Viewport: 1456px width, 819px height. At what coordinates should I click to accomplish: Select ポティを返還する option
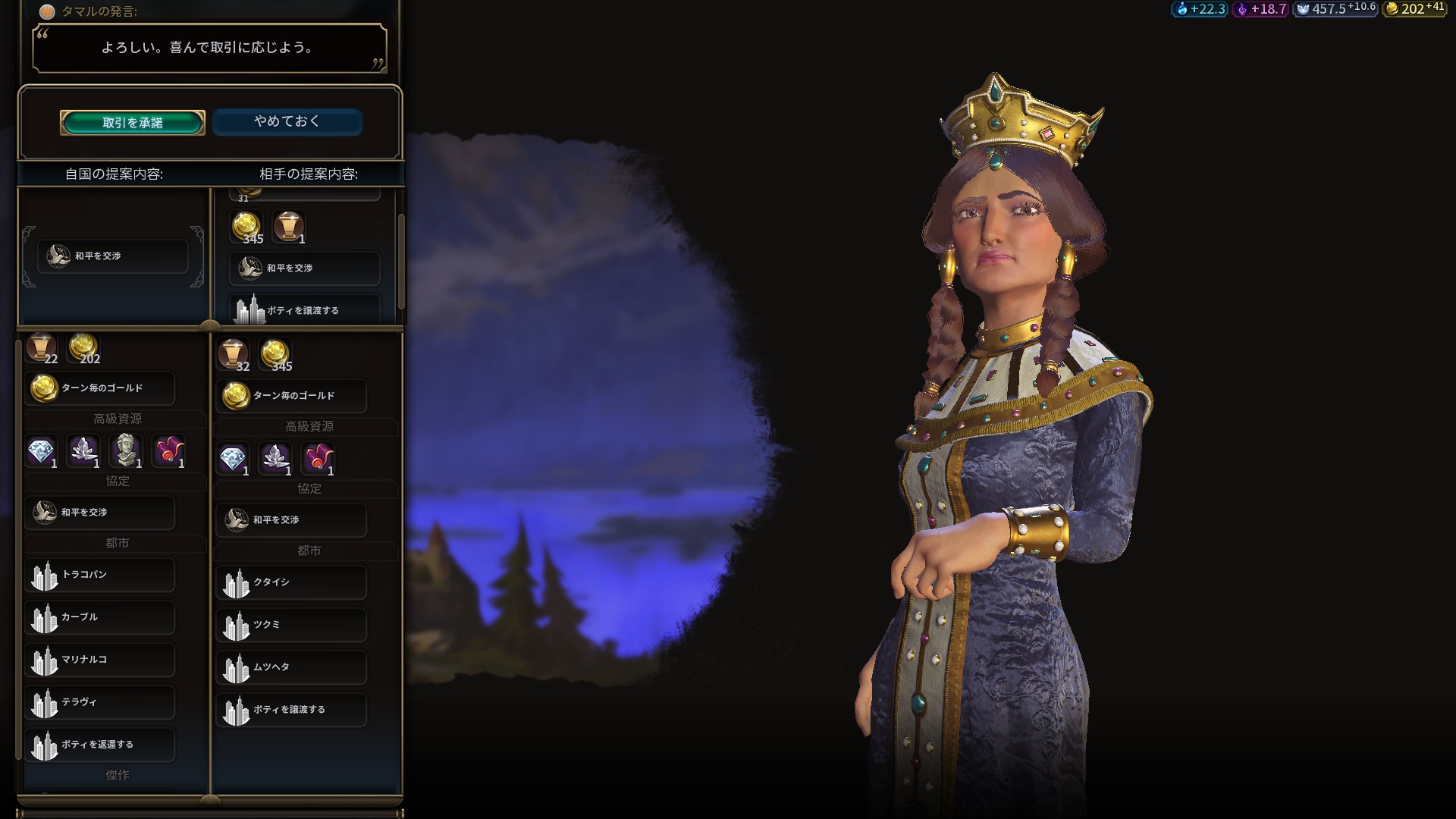coord(100,745)
